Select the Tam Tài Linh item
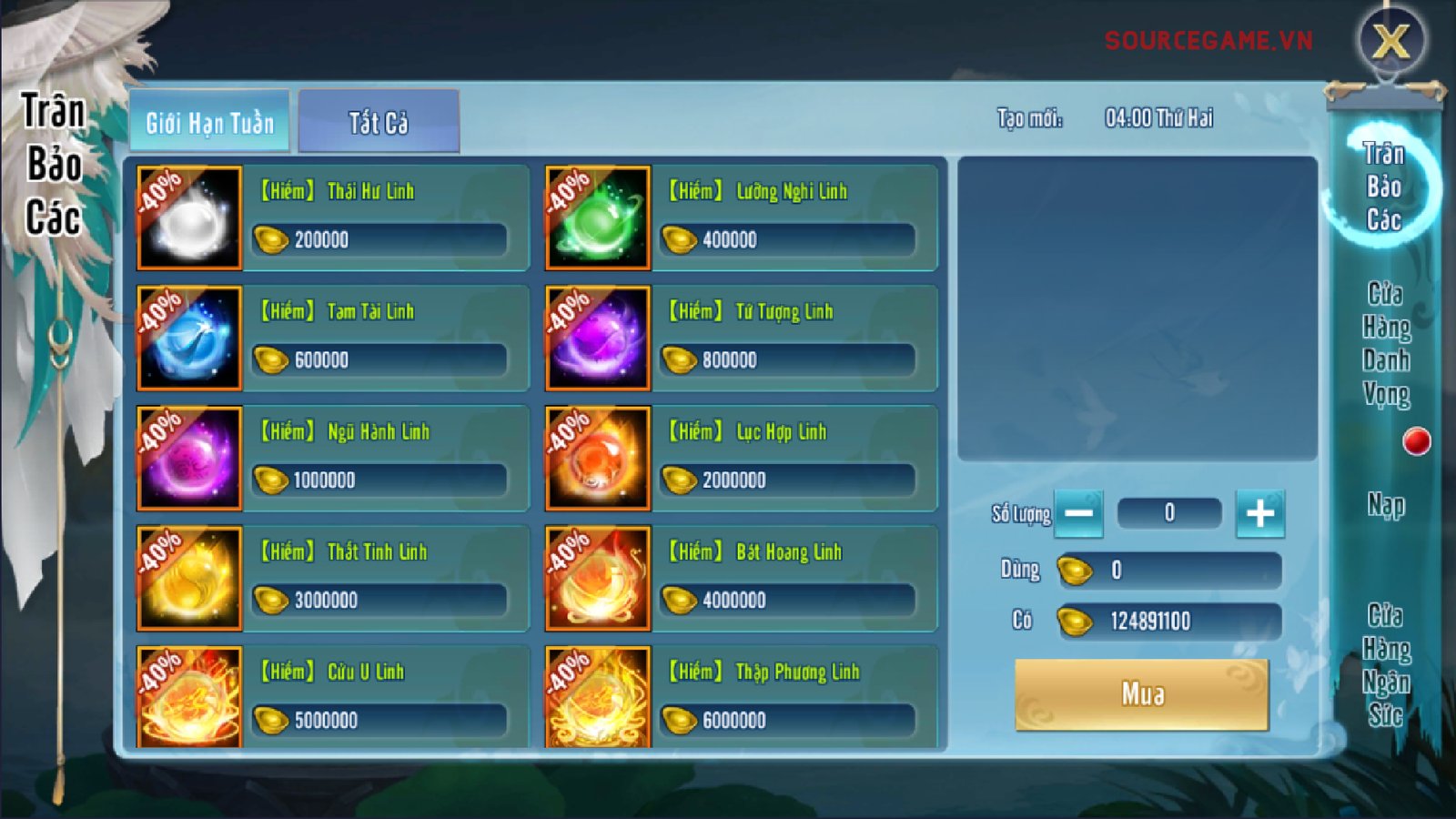The height and width of the screenshot is (819, 1456). (x=333, y=339)
